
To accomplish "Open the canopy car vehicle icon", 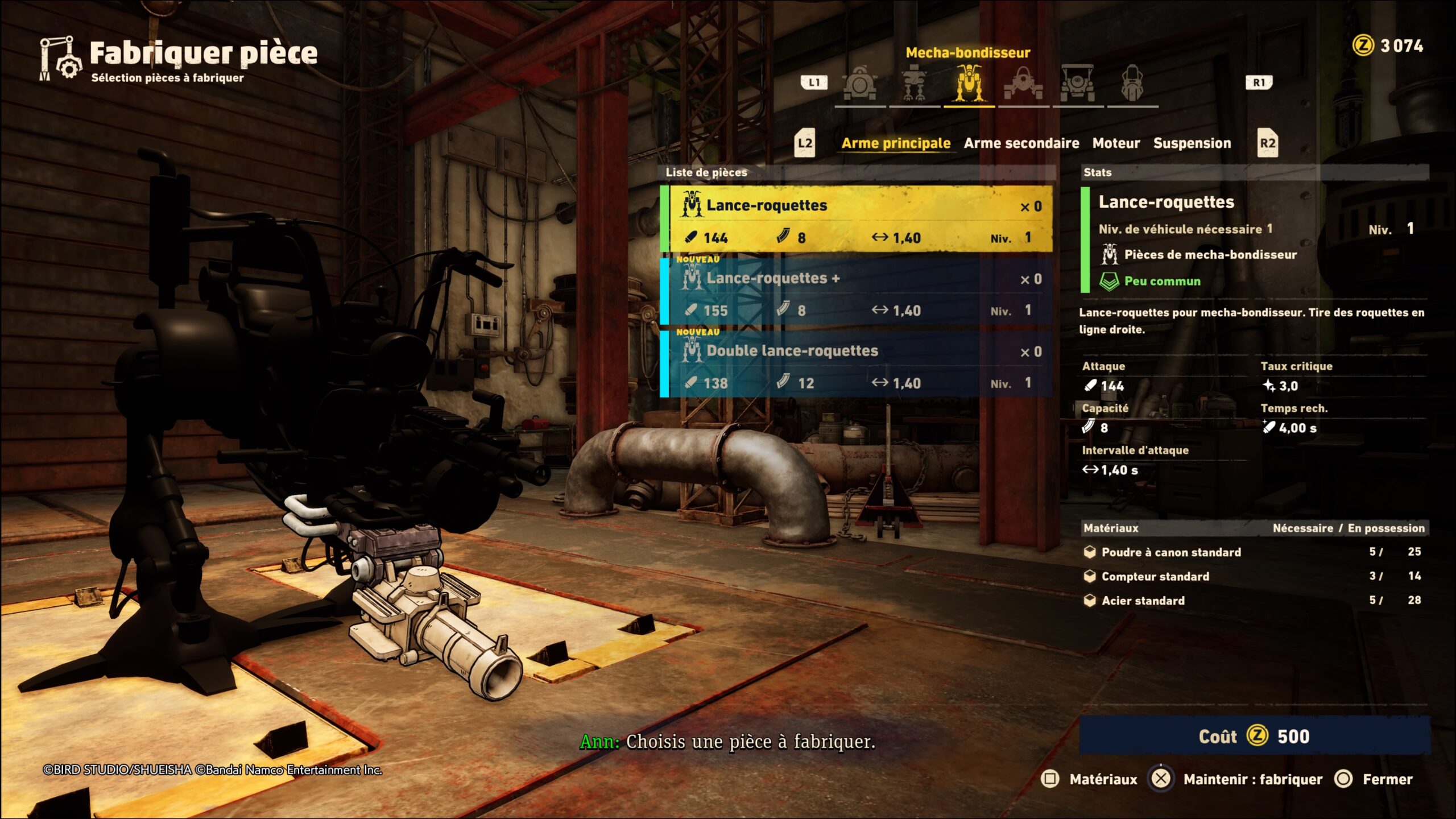I will pos(1077,84).
